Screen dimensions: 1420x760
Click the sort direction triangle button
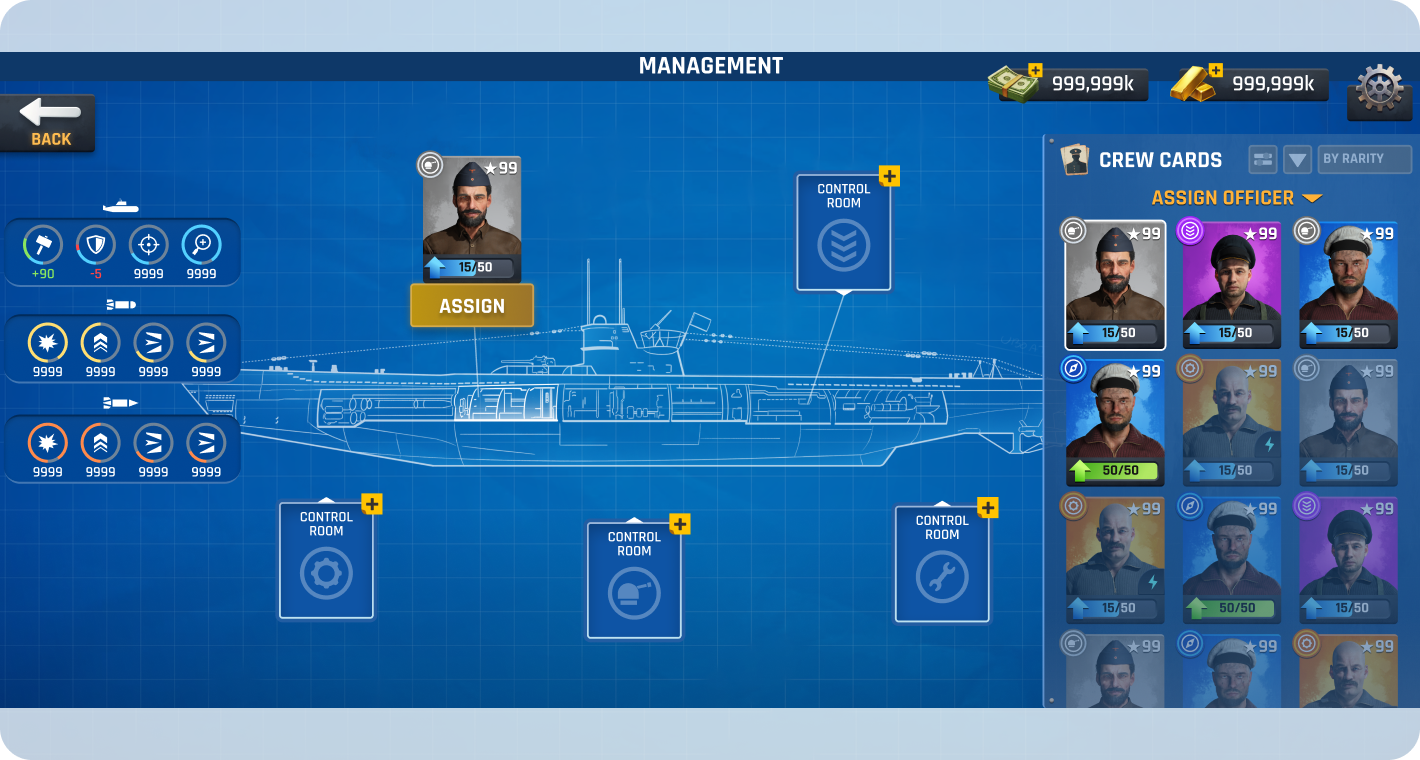(1297, 159)
